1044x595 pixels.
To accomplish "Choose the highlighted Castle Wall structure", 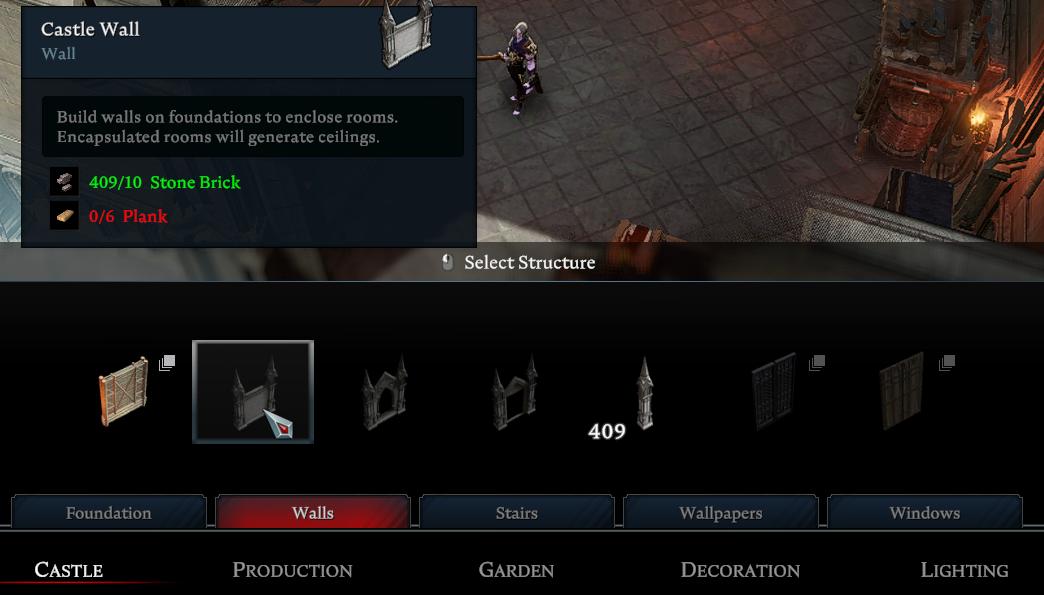I will point(253,391).
